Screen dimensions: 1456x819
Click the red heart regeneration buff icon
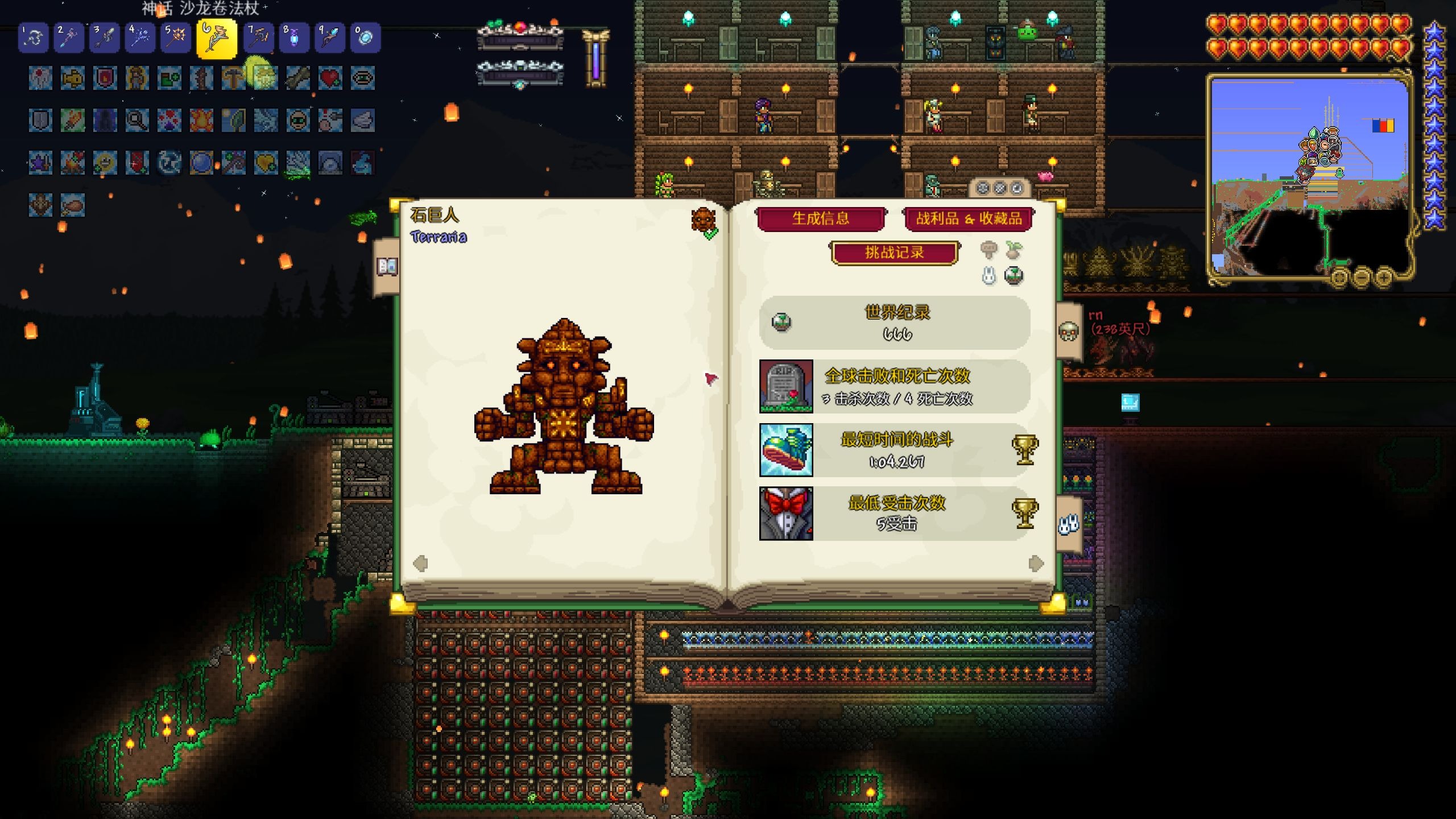click(x=330, y=78)
